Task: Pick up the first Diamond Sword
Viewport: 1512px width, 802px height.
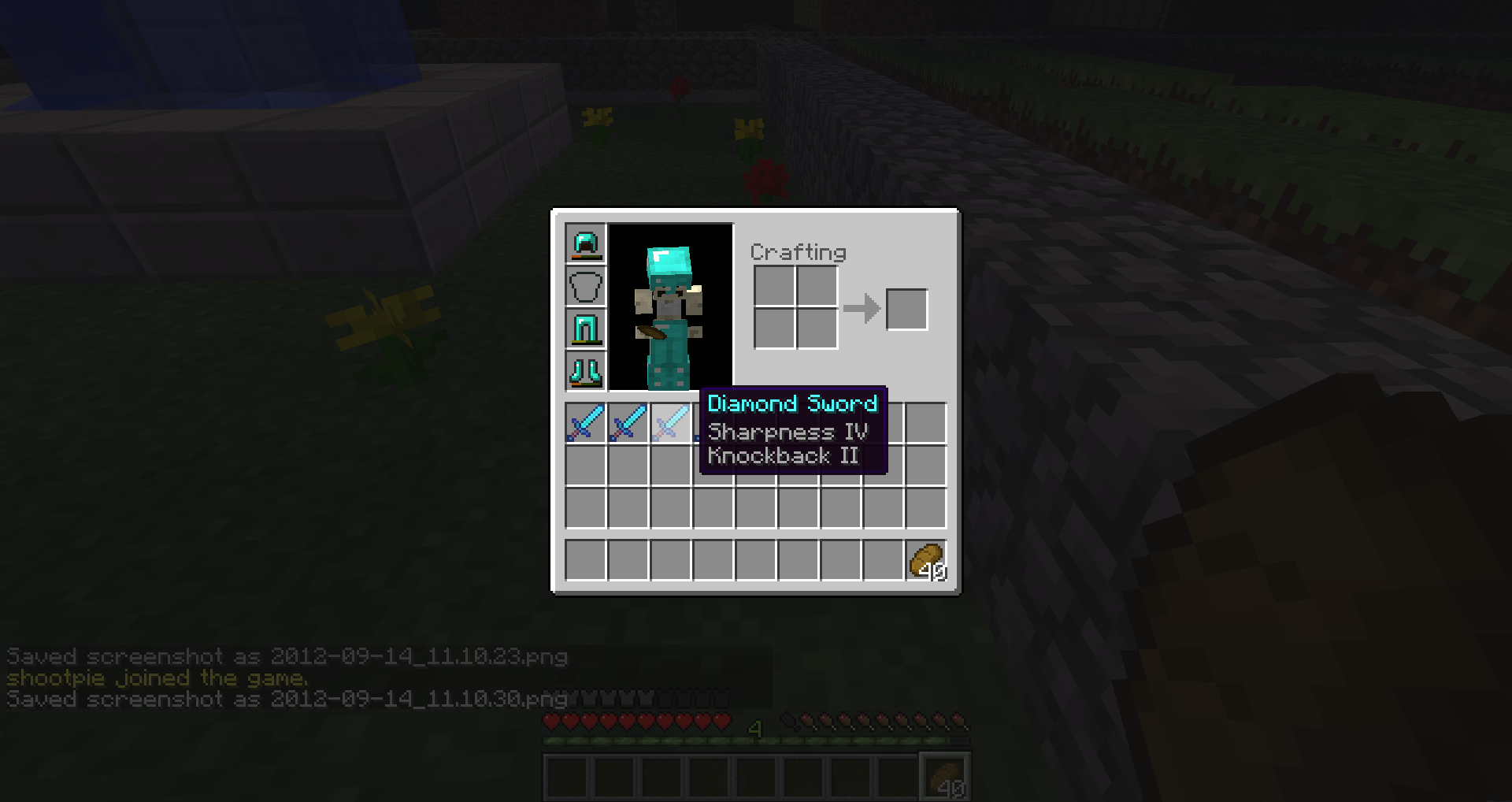Action: click(584, 424)
